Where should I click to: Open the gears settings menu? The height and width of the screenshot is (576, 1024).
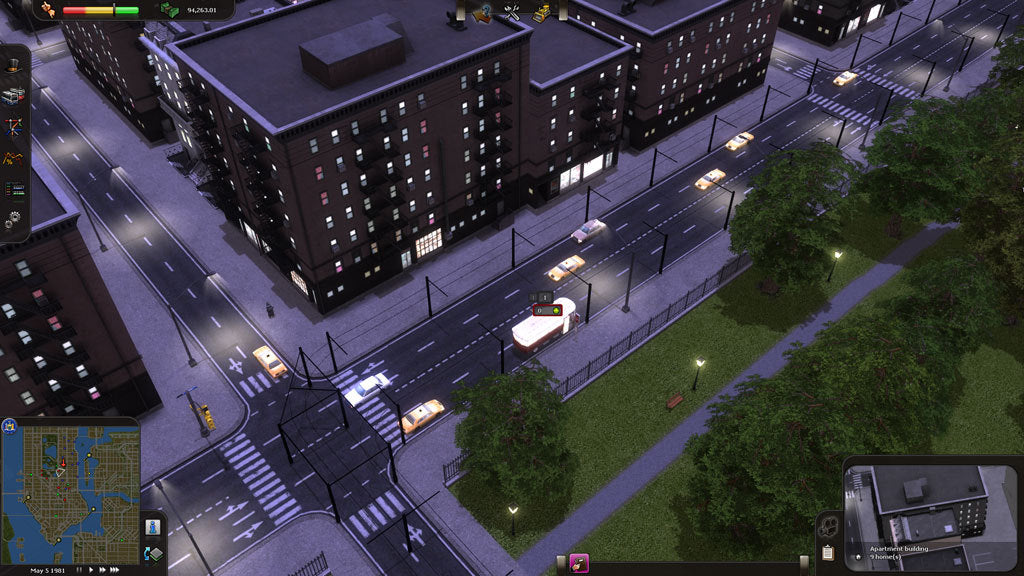[x=13, y=218]
